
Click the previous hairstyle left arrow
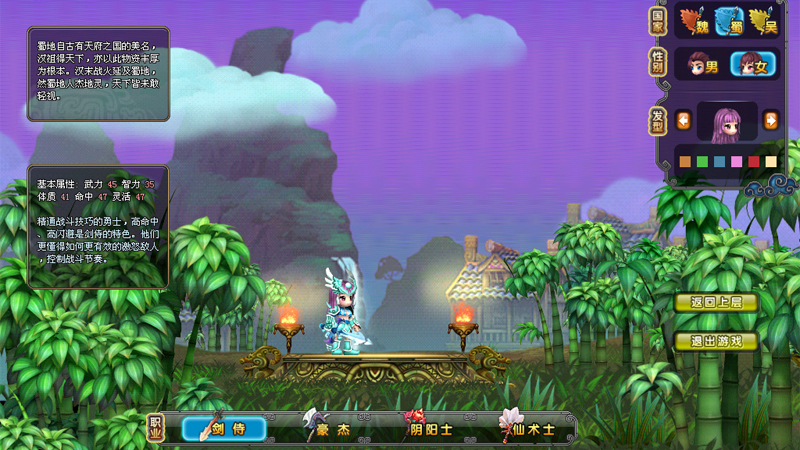tap(684, 121)
